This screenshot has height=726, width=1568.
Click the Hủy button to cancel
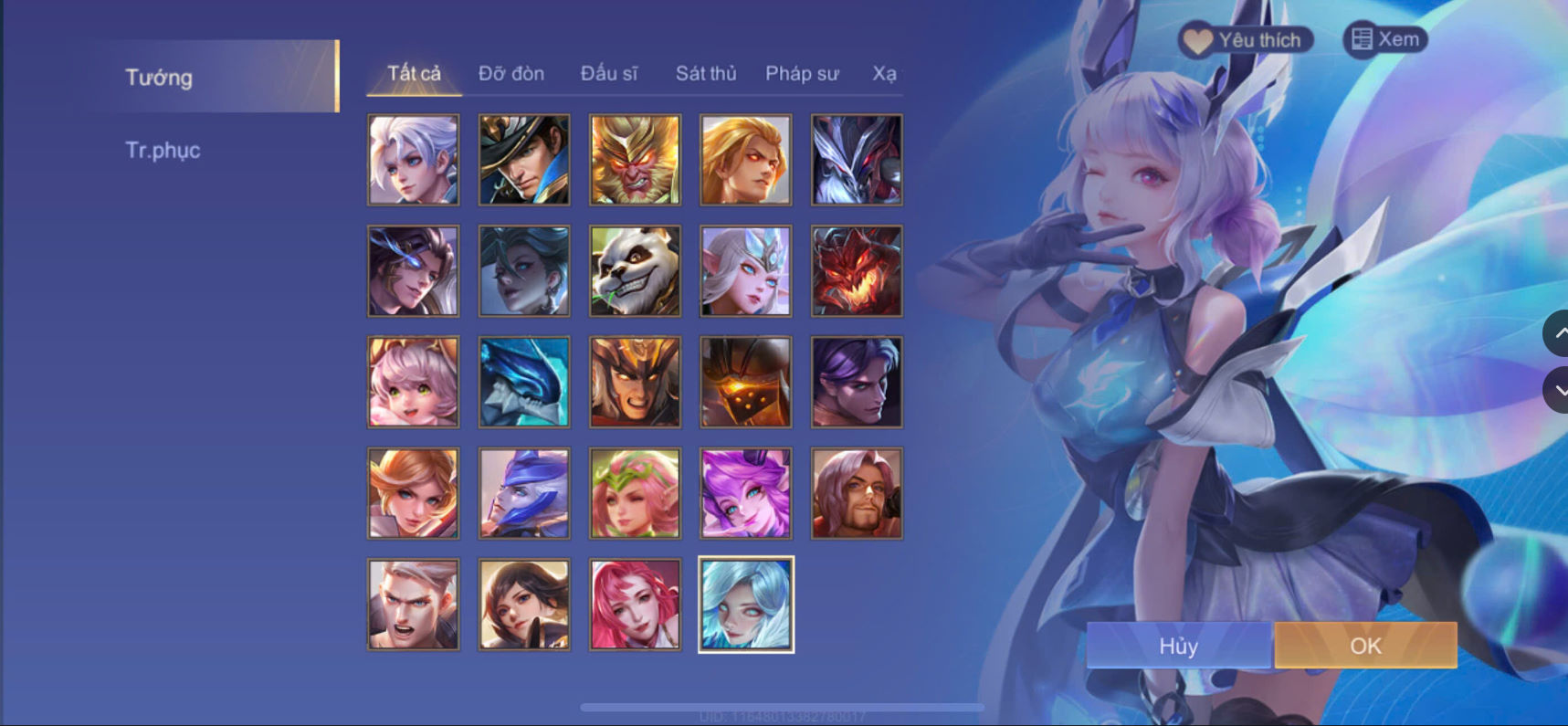click(1178, 646)
